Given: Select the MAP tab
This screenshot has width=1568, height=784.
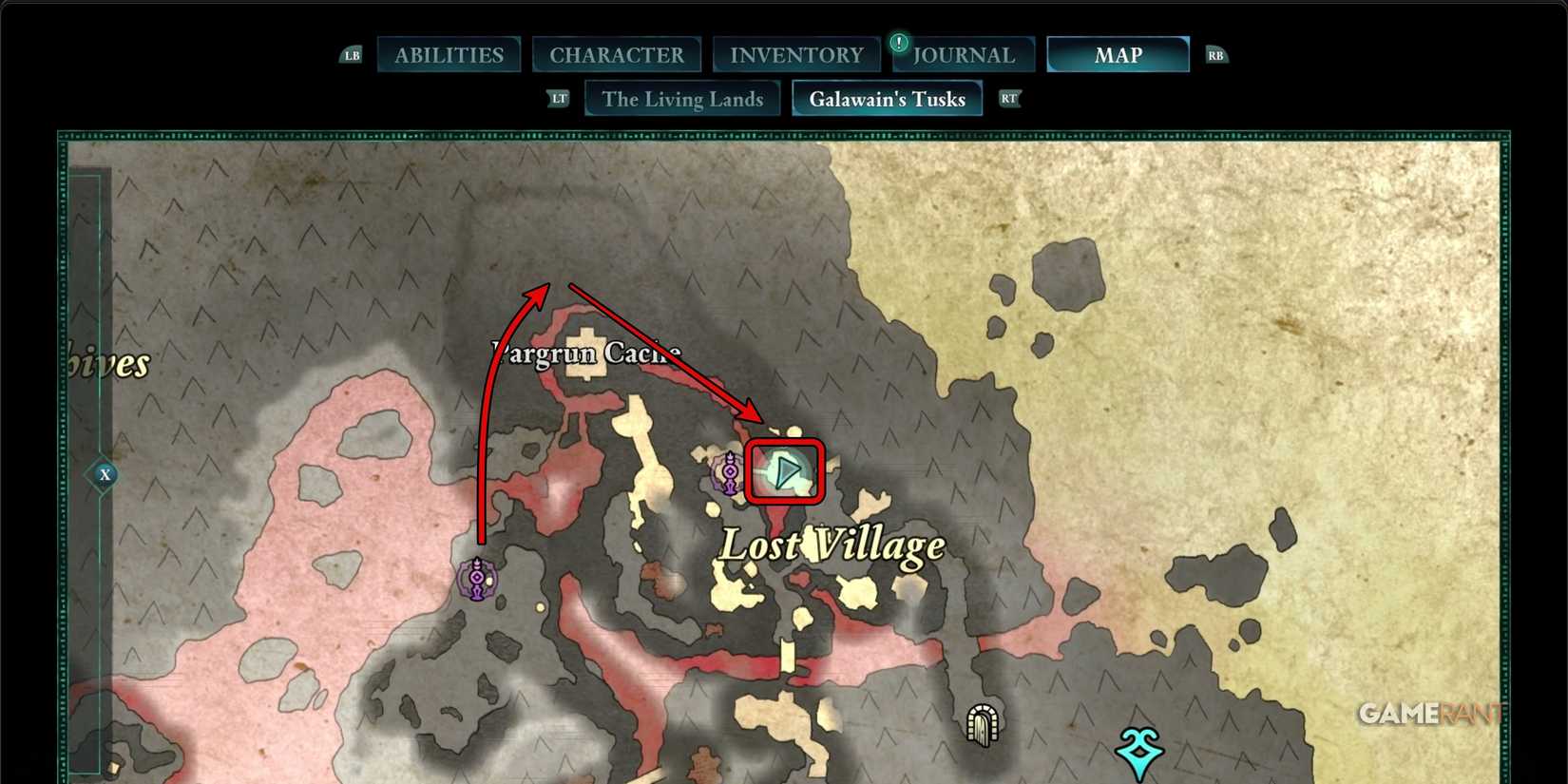Looking at the screenshot, I should pyautogui.click(x=1118, y=54).
